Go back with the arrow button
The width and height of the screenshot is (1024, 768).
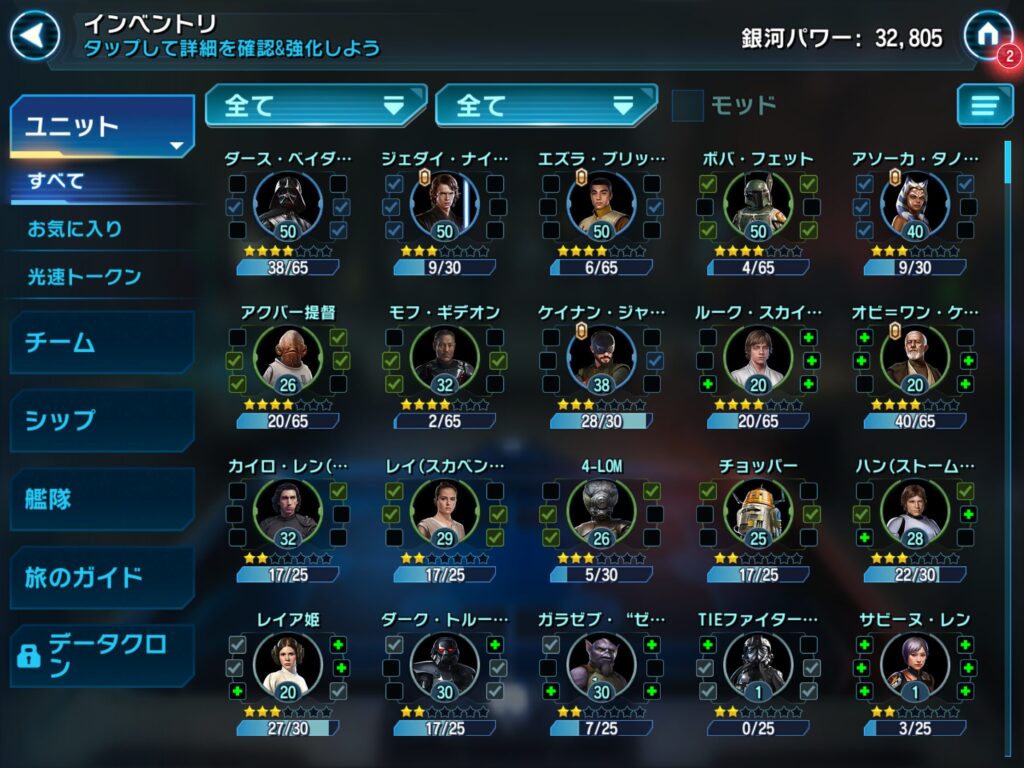34,36
